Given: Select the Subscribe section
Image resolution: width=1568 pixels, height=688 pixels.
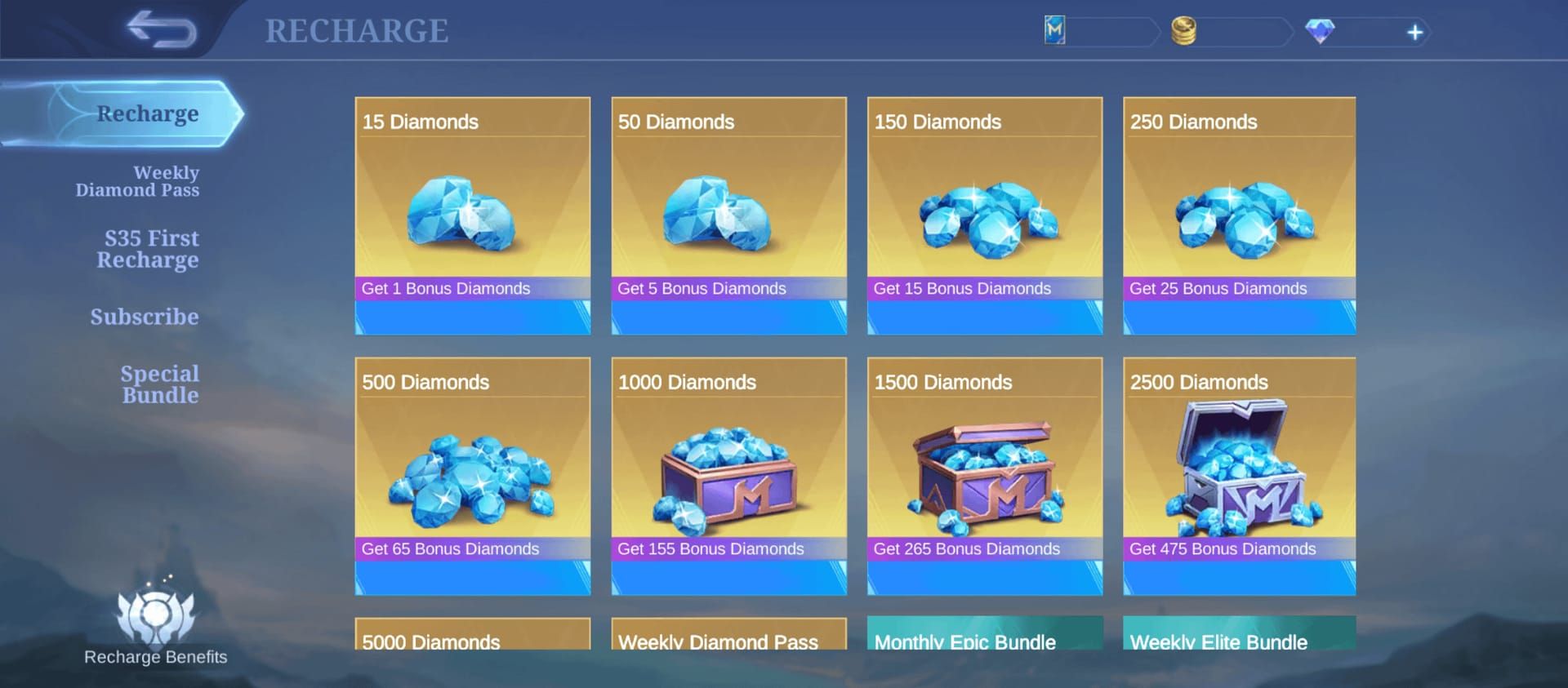Looking at the screenshot, I should 145,317.
